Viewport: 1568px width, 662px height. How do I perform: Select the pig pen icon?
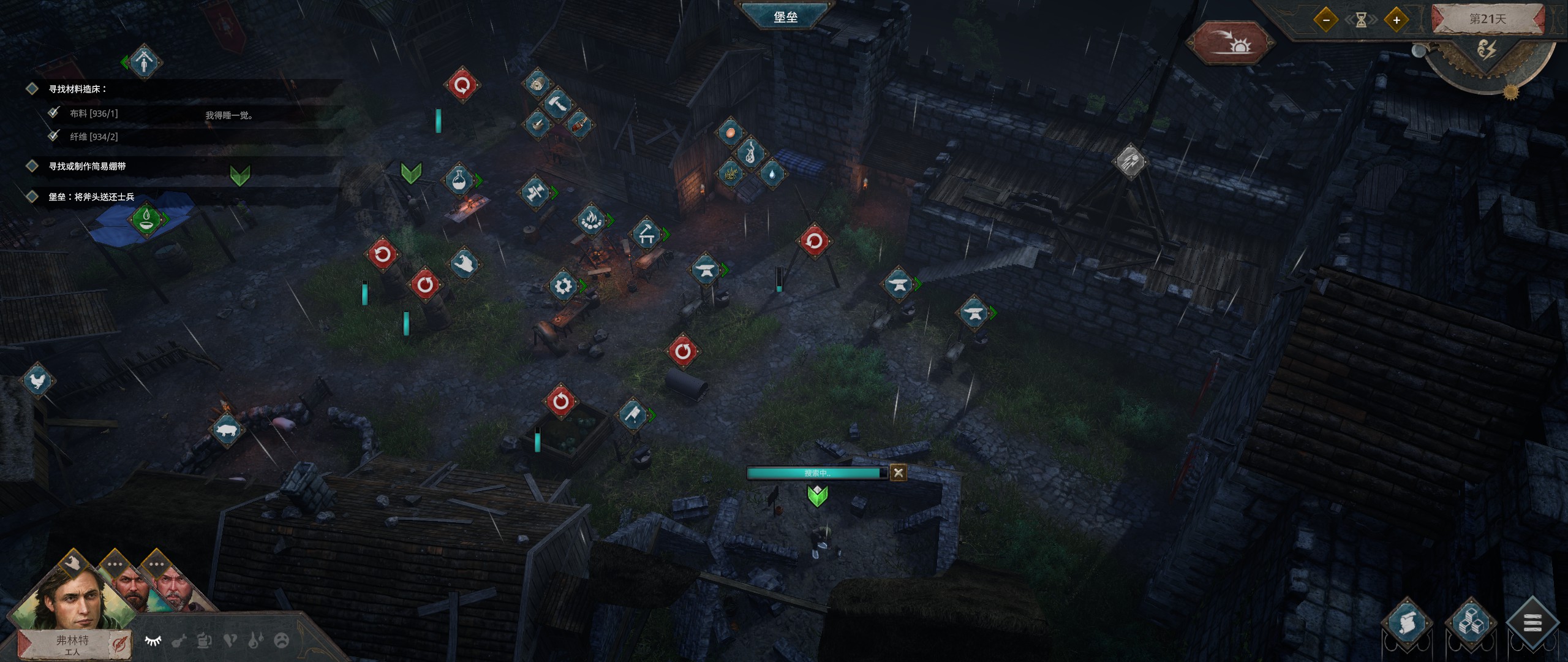(x=226, y=431)
